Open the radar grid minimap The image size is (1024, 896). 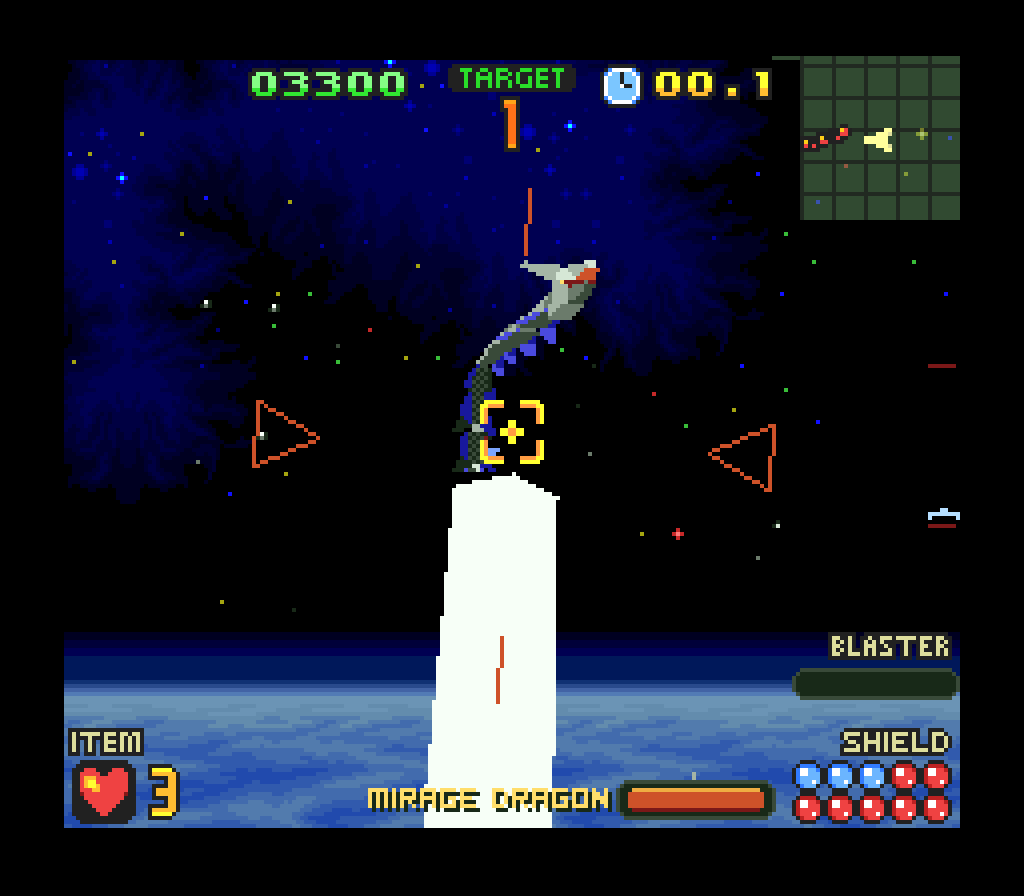coord(880,138)
